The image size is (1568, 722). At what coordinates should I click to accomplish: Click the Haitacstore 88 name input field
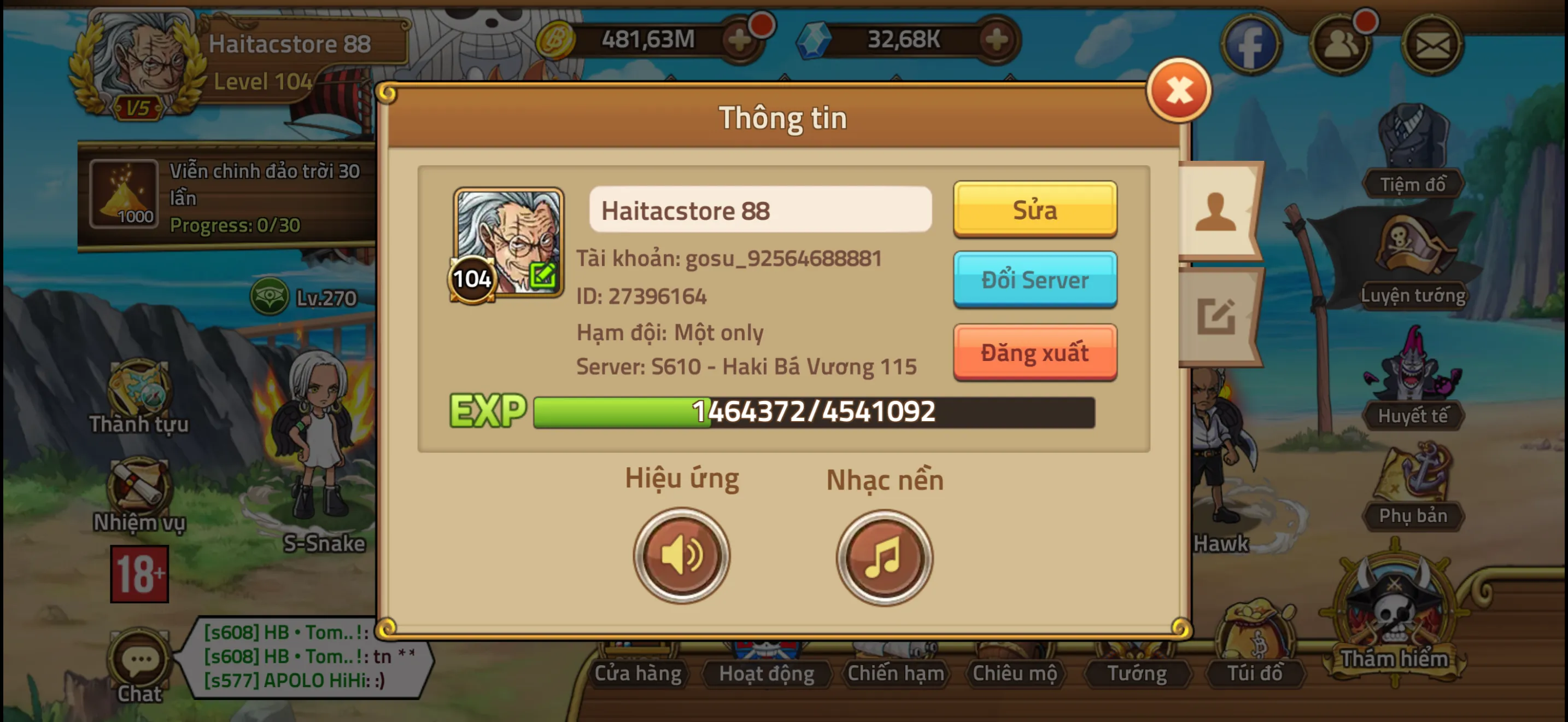point(759,210)
